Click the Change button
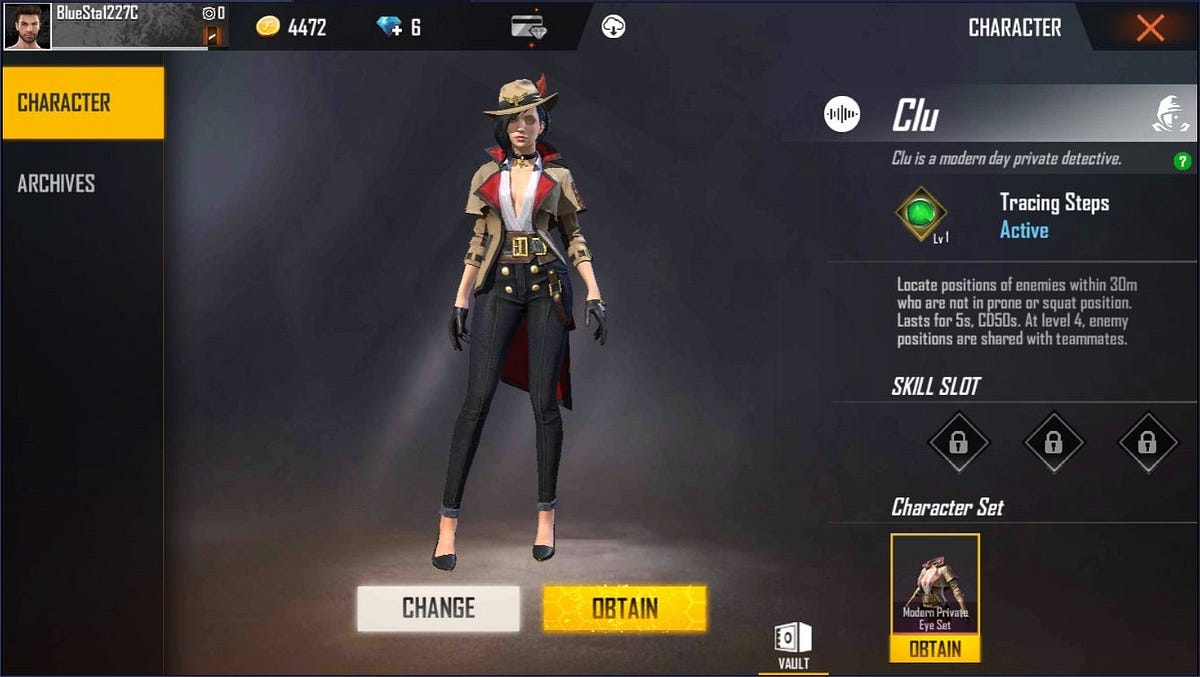Screen dimensions: 1200x677 click(438, 608)
